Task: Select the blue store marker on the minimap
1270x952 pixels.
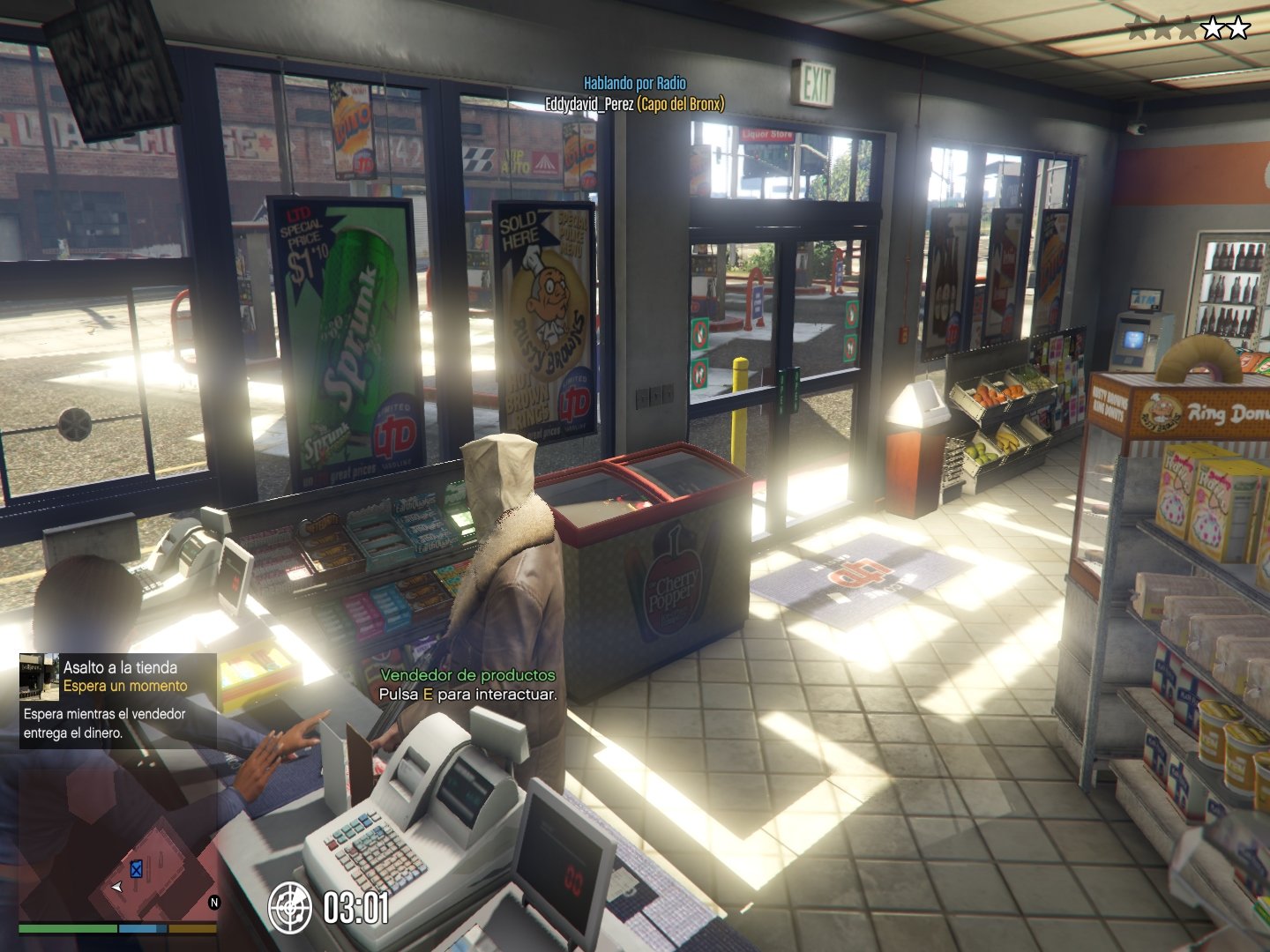Action: (137, 870)
